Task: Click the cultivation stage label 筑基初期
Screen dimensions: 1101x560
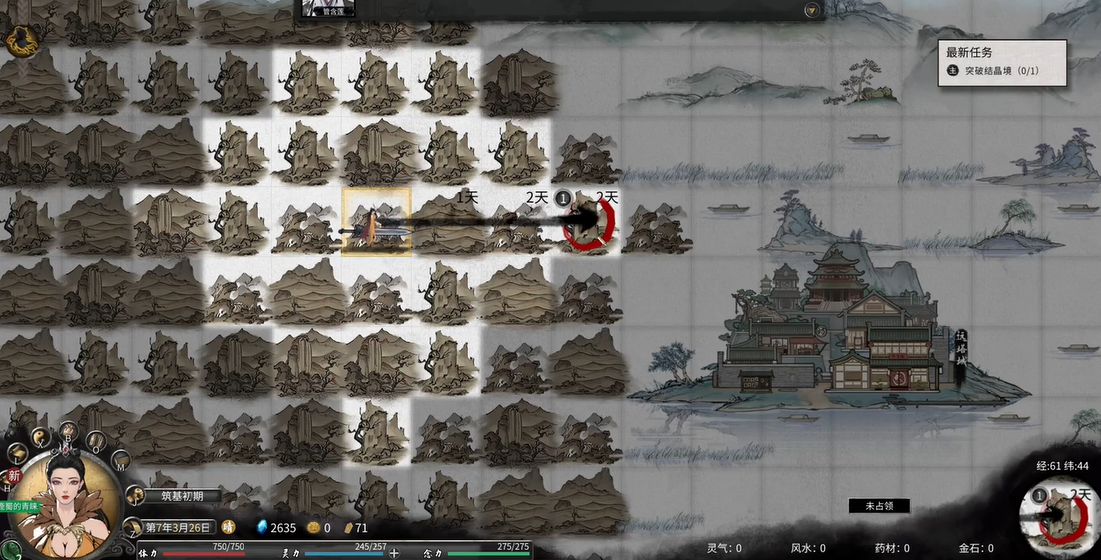Action: click(183, 496)
